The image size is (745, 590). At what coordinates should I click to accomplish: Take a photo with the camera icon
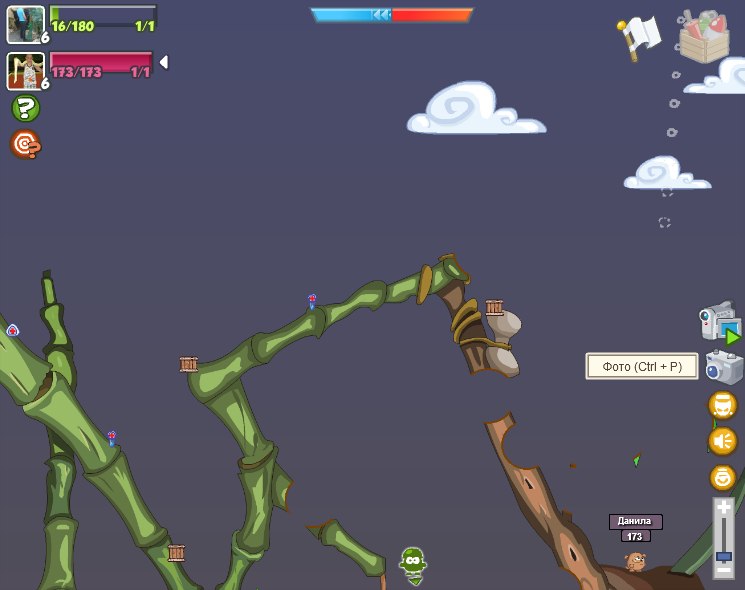(723, 367)
